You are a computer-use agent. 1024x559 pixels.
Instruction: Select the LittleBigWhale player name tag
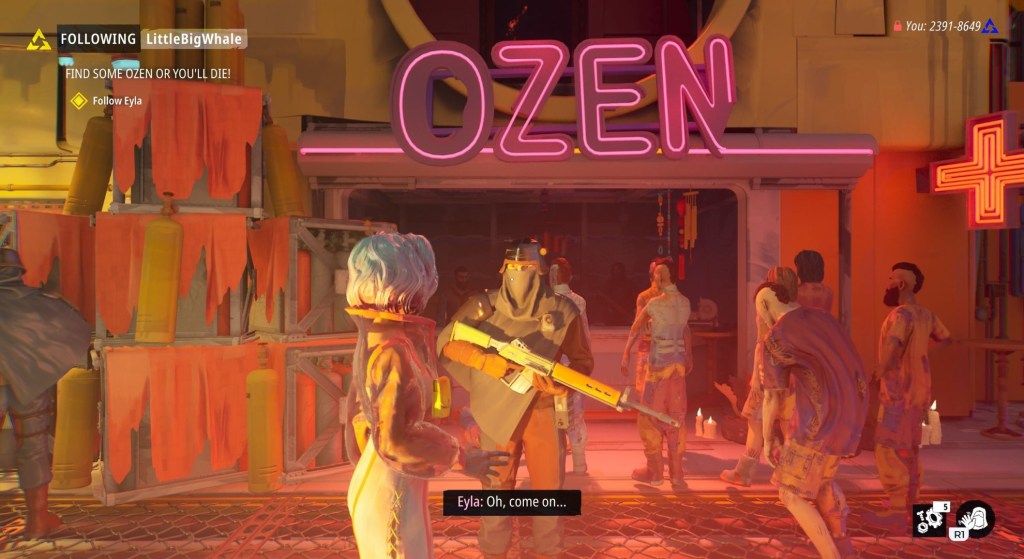(193, 39)
